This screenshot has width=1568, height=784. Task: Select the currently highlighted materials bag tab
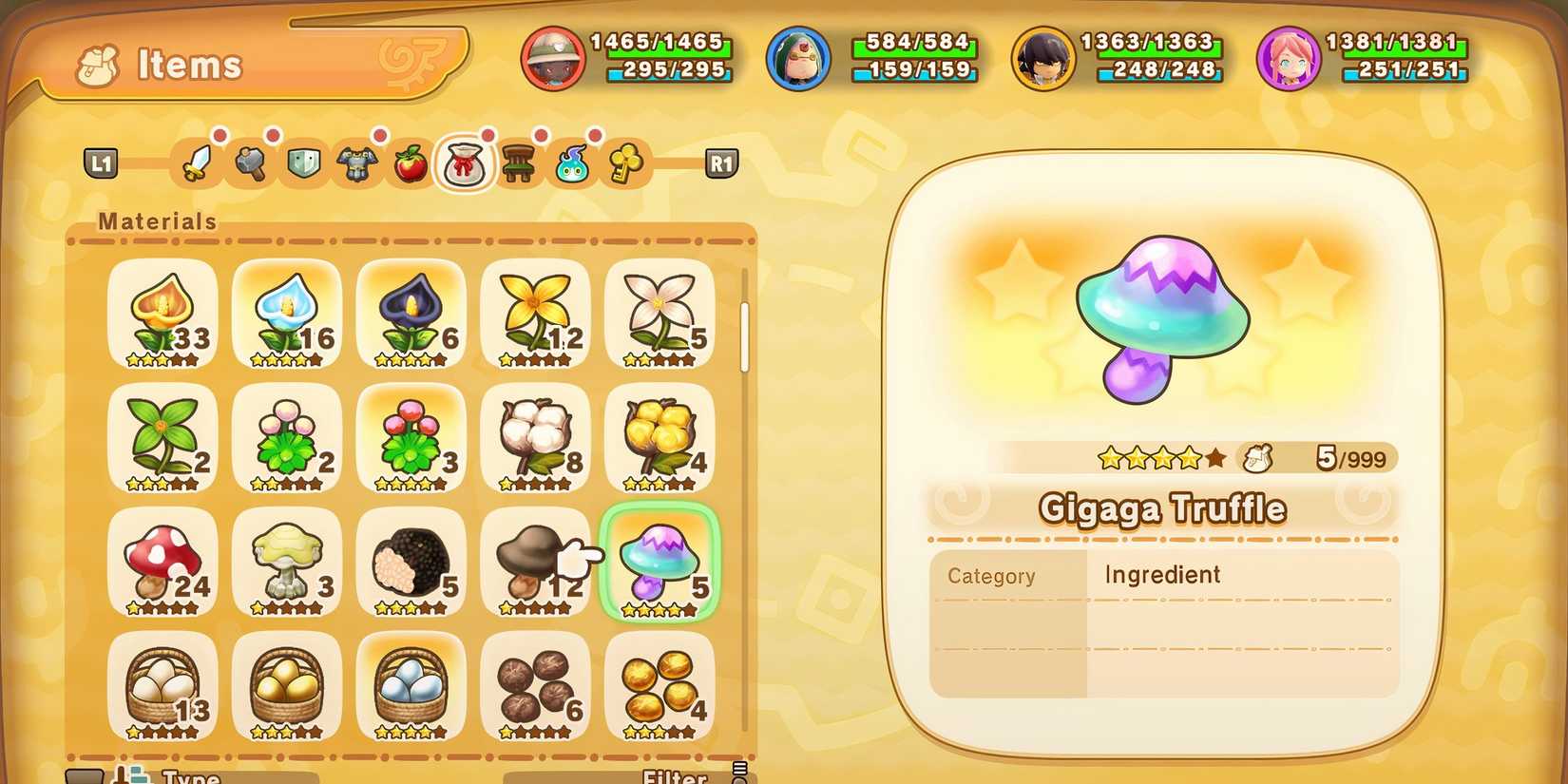[465, 162]
